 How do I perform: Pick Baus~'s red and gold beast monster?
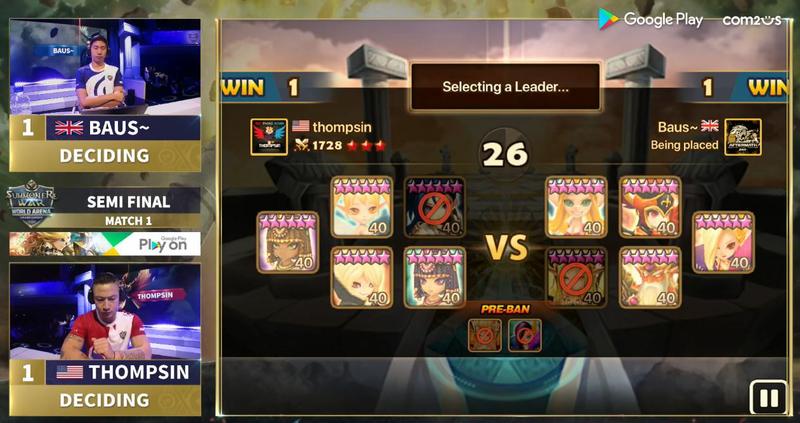650,277
